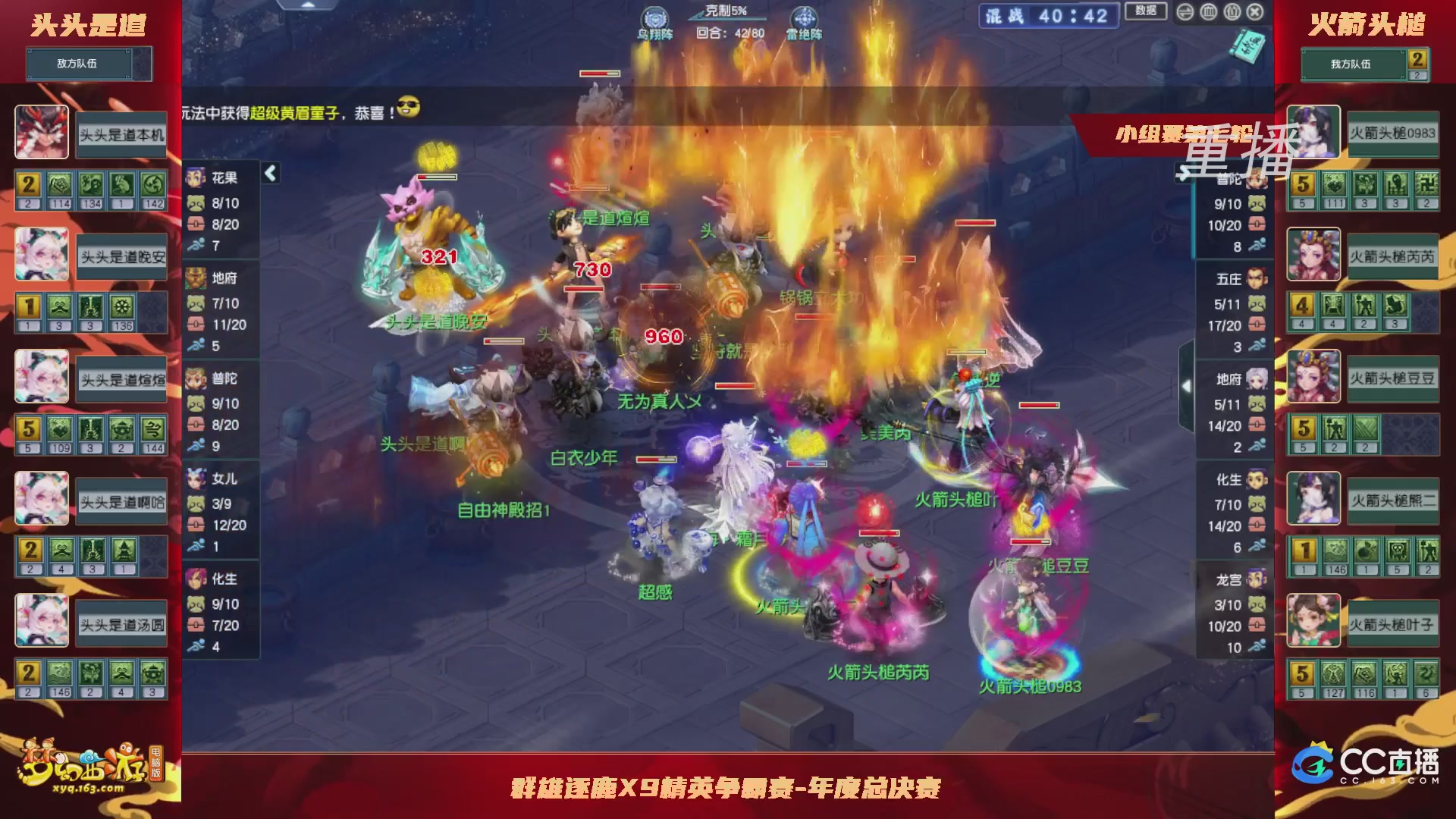1456x819 pixels.
Task: Collapse the left unit list with the chevron
Action: [269, 173]
